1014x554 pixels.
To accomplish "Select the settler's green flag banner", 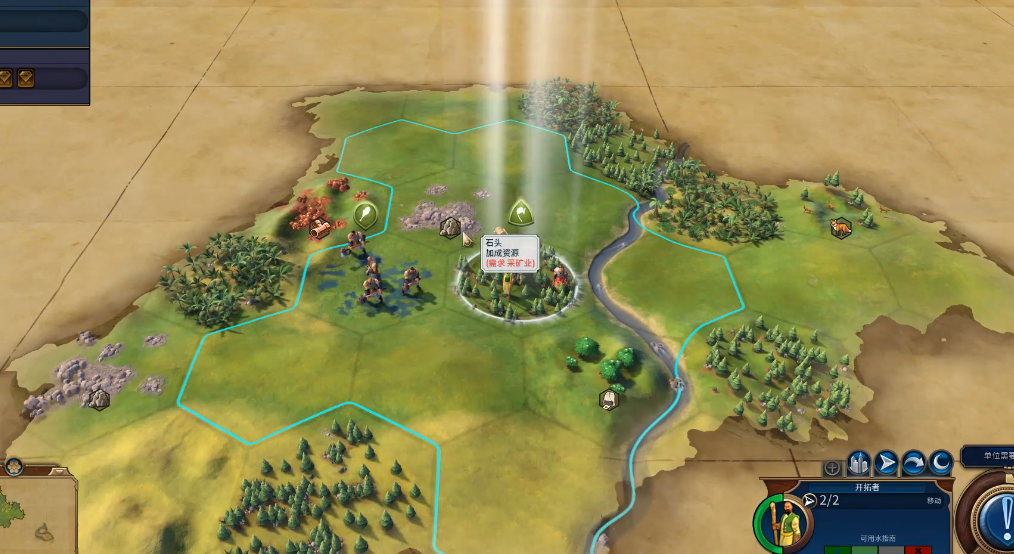I will coord(520,212).
